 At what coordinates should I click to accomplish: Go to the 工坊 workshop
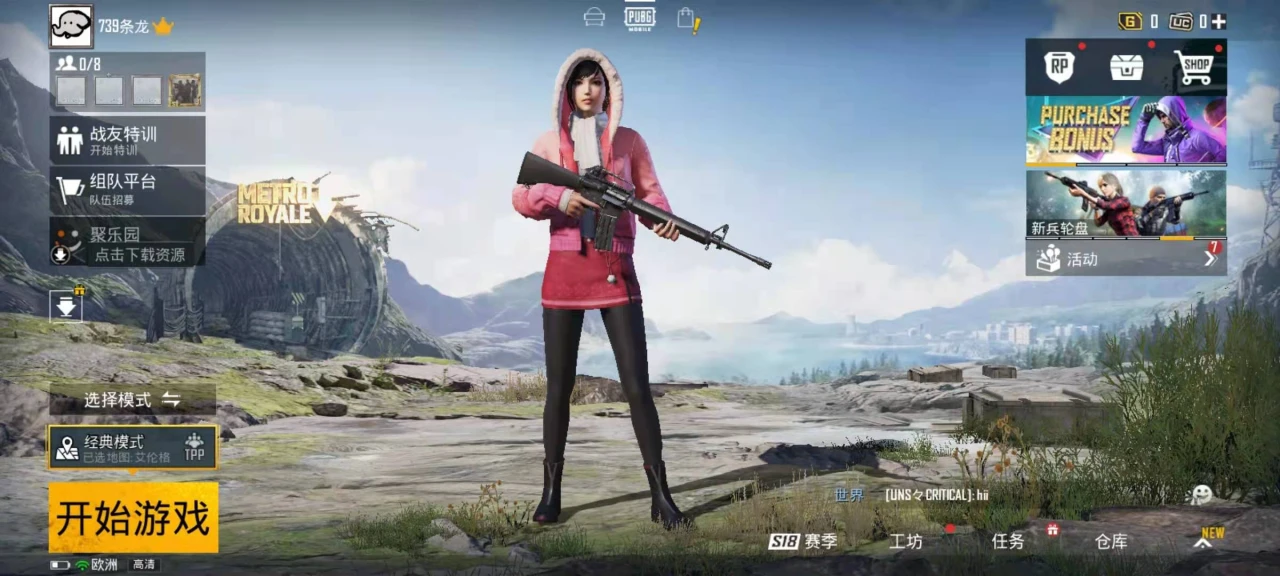click(906, 541)
